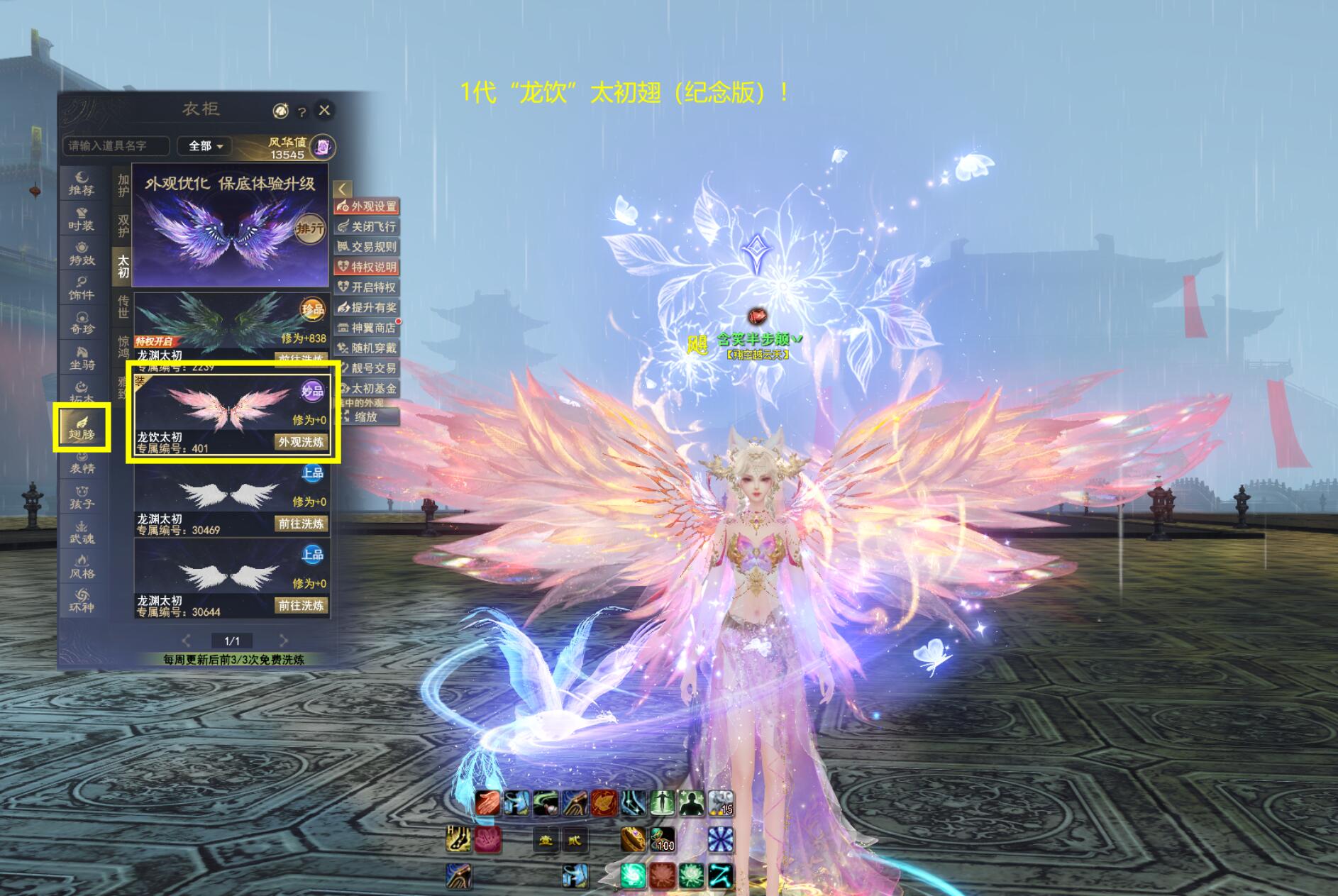Click 前往洗炼 for wings numbered 30644

click(301, 605)
